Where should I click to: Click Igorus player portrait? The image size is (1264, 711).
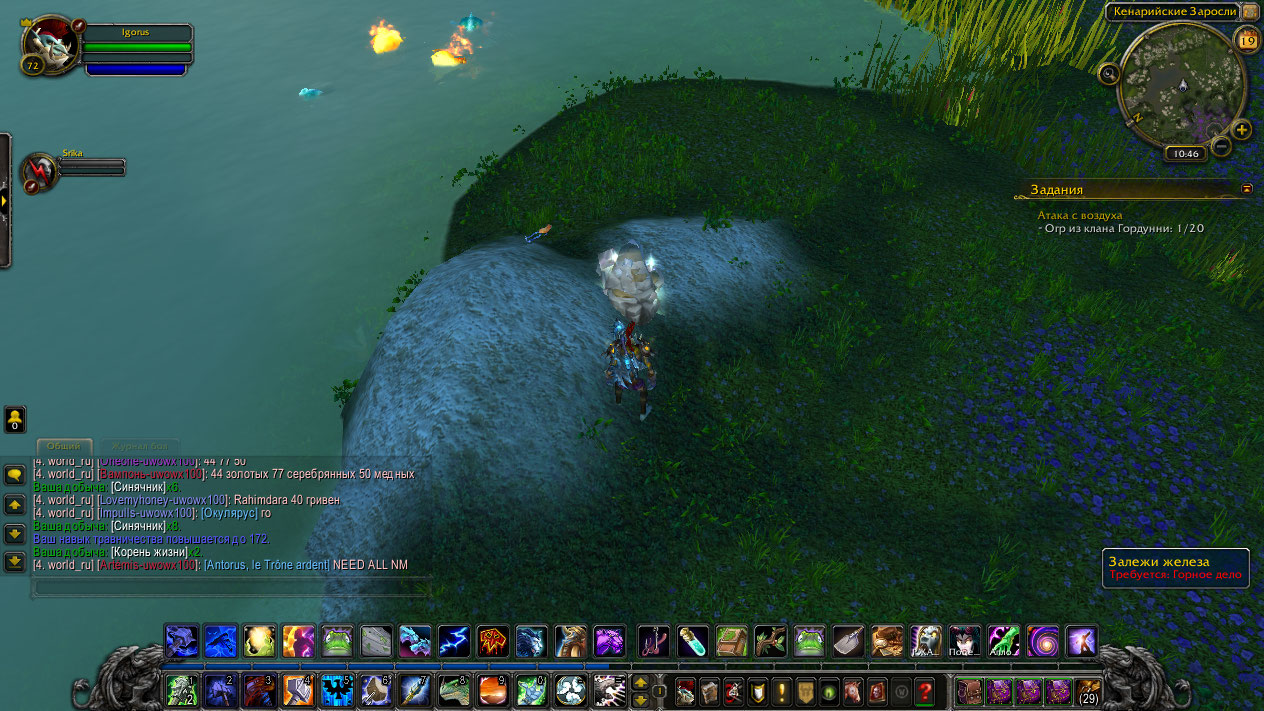(x=50, y=45)
